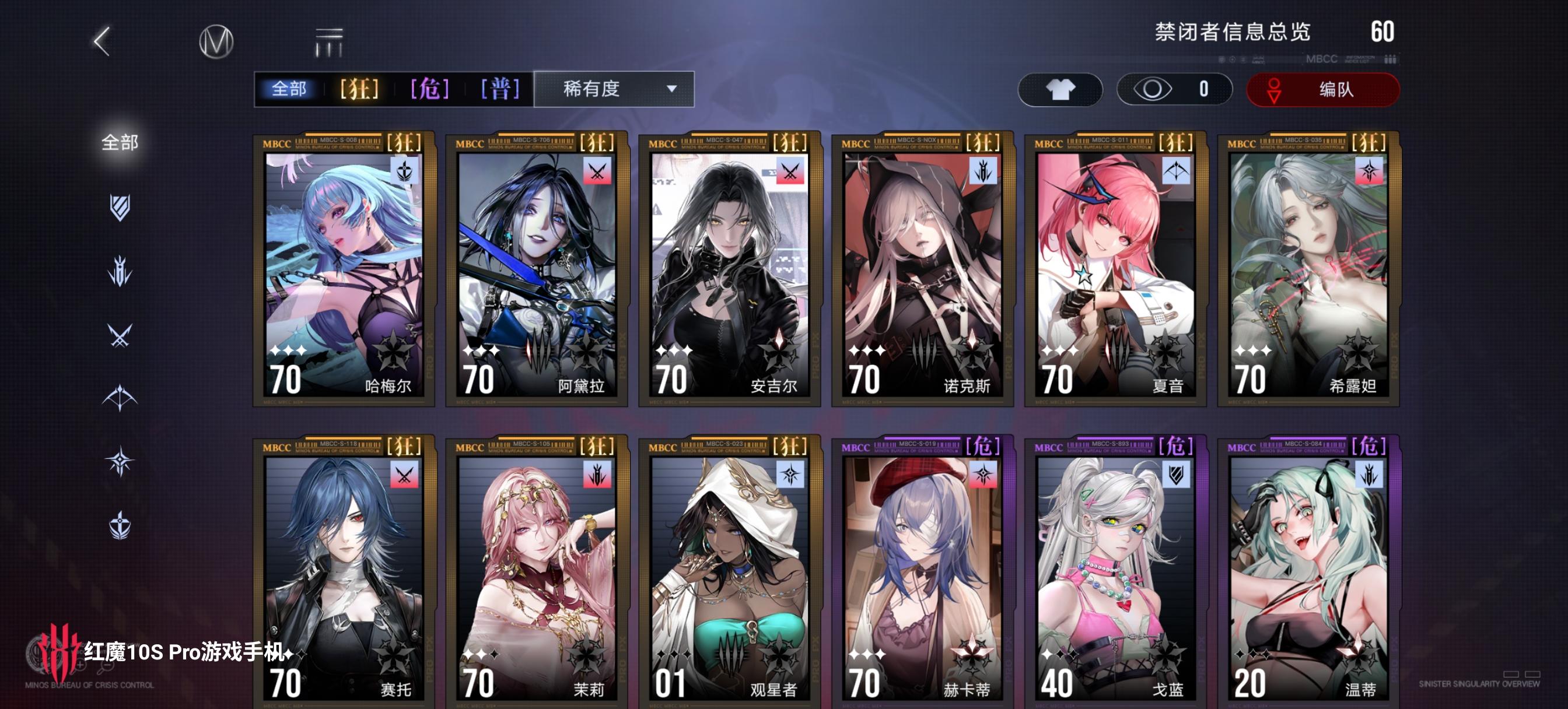Screen dimensions: 1568x709
Task: Collapse the sort dropdown arrow
Action: point(670,89)
